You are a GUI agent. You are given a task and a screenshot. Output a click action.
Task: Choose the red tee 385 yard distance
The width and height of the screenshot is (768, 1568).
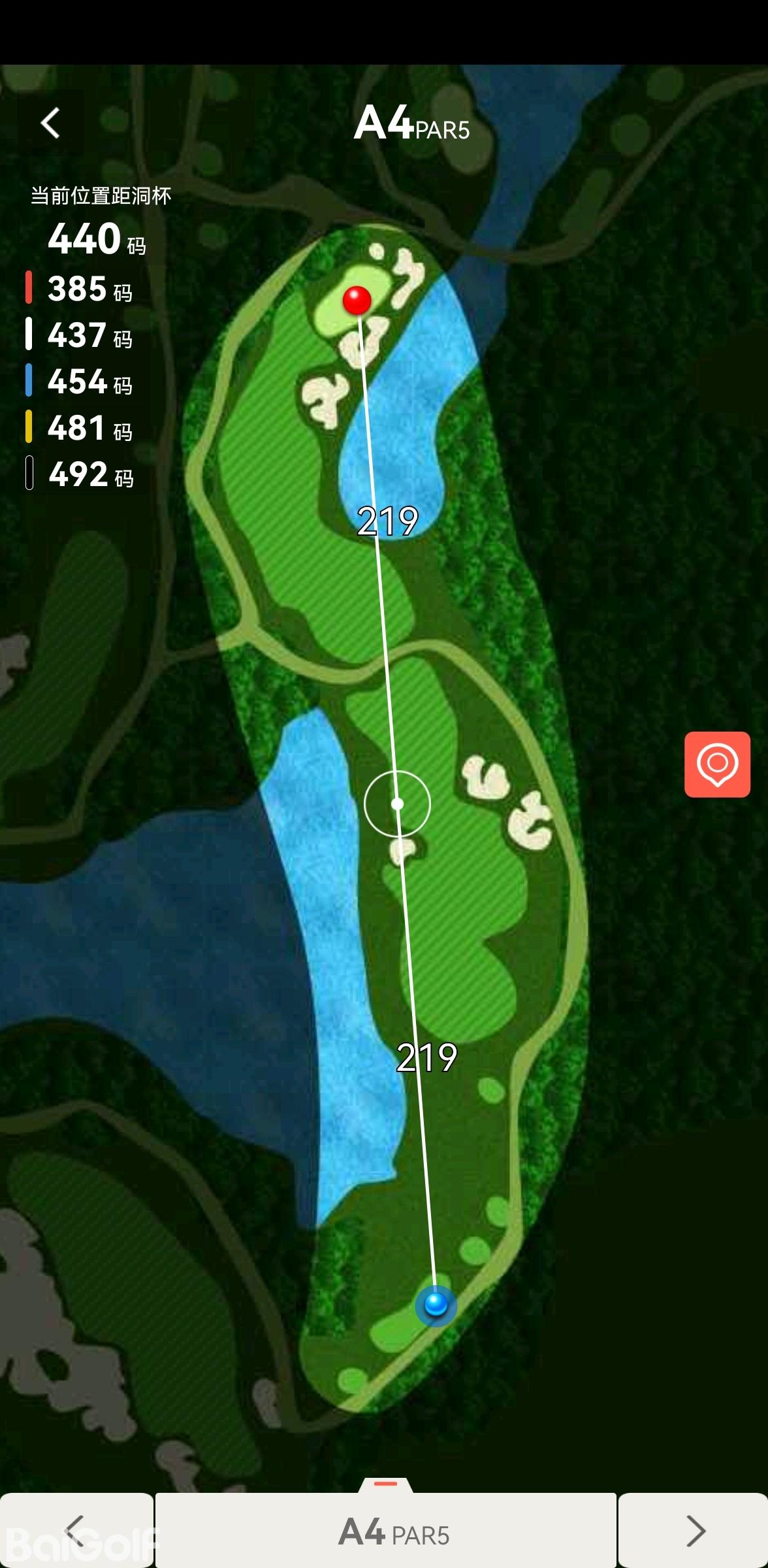80,289
